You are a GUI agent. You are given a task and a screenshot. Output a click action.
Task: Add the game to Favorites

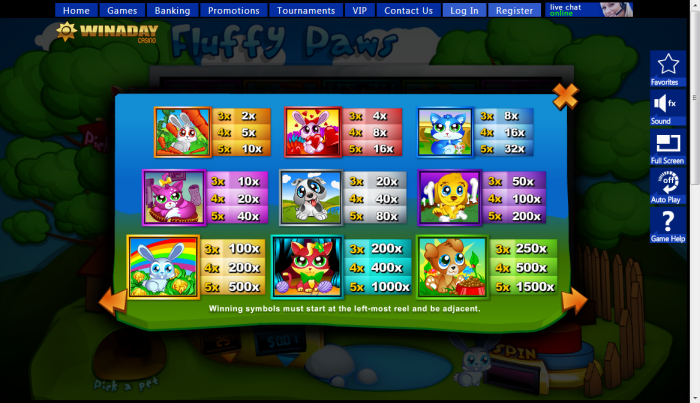pos(667,68)
